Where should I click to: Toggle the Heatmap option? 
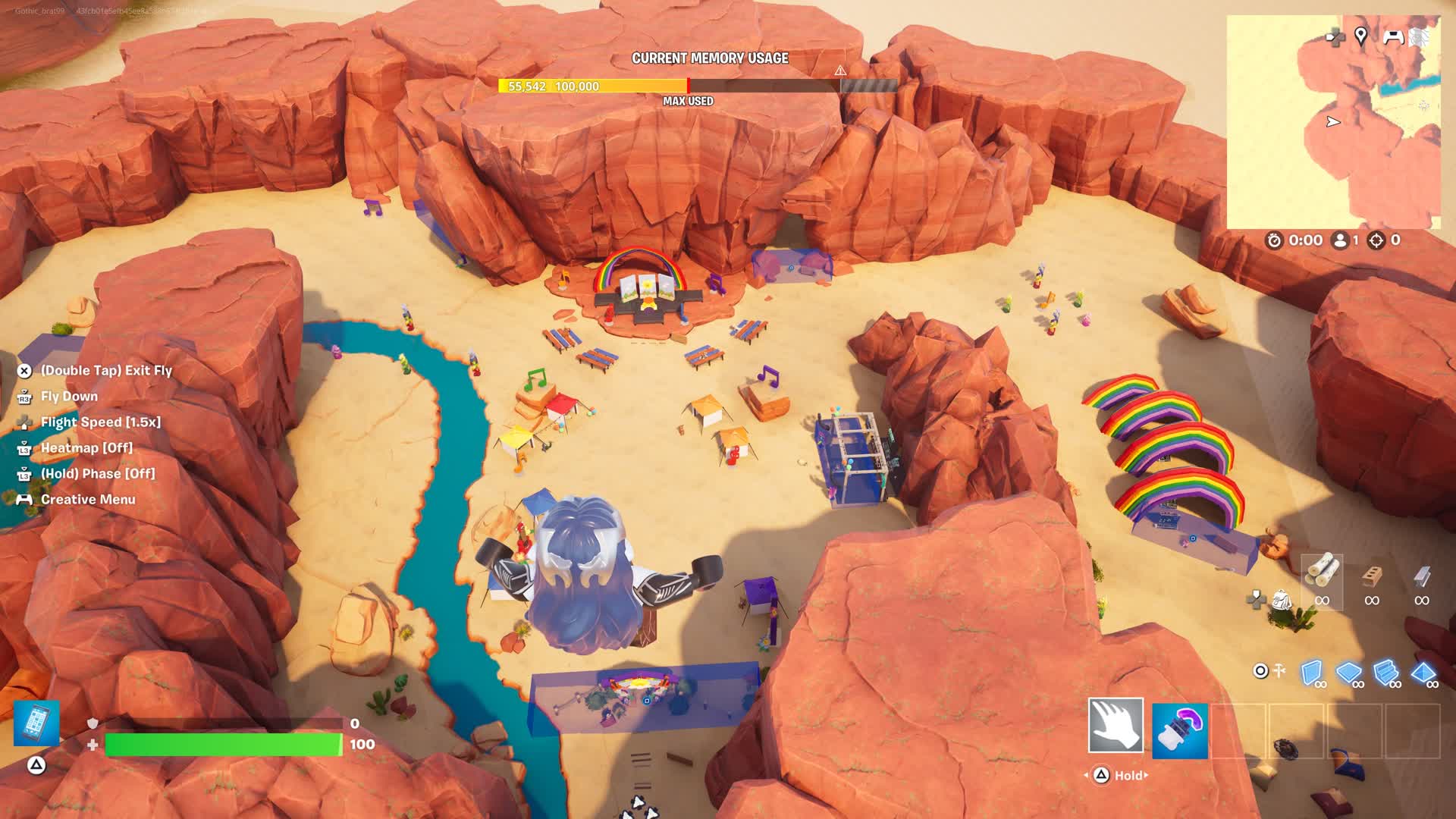point(86,447)
